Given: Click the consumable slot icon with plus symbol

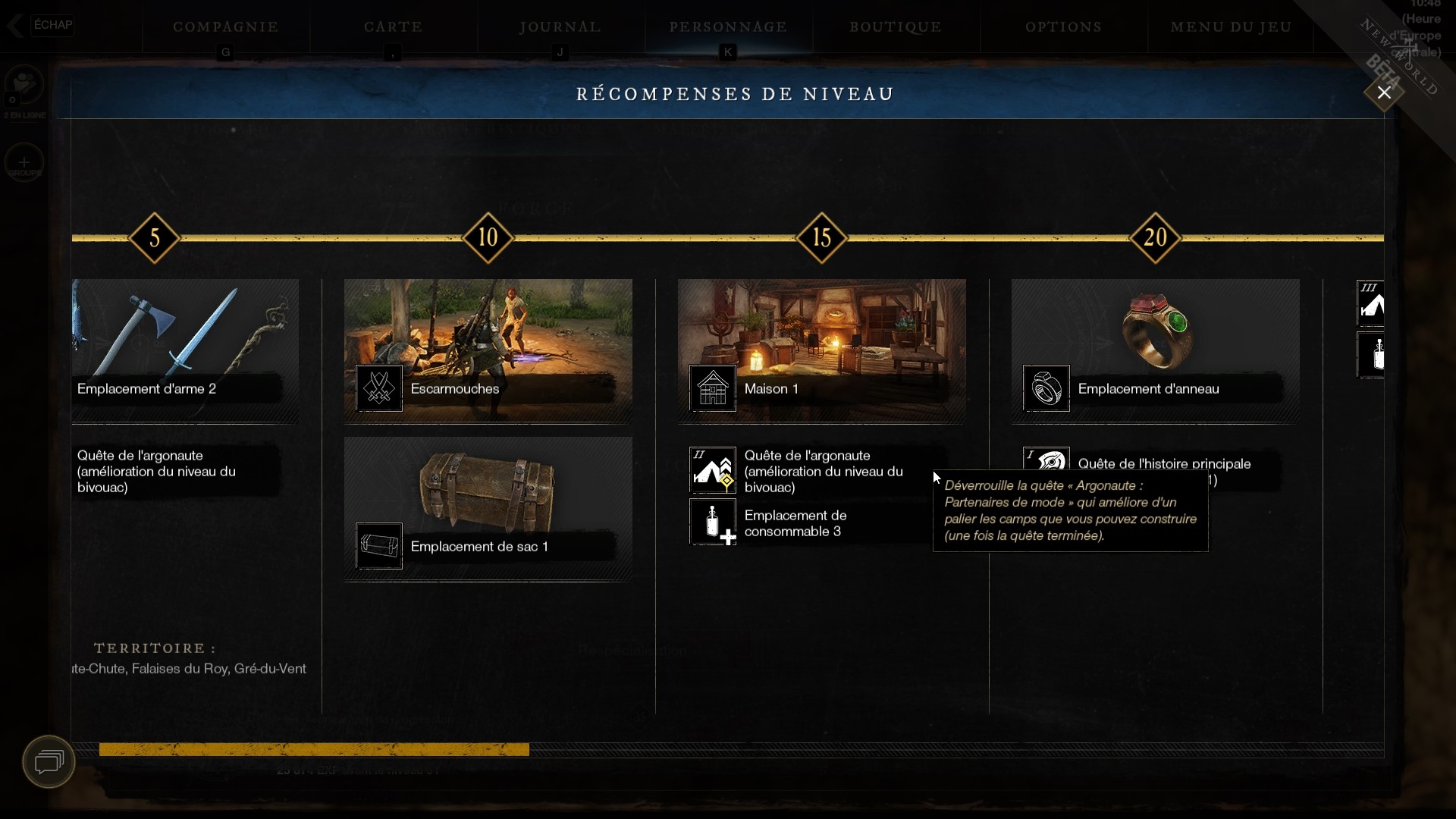Looking at the screenshot, I should (x=711, y=522).
